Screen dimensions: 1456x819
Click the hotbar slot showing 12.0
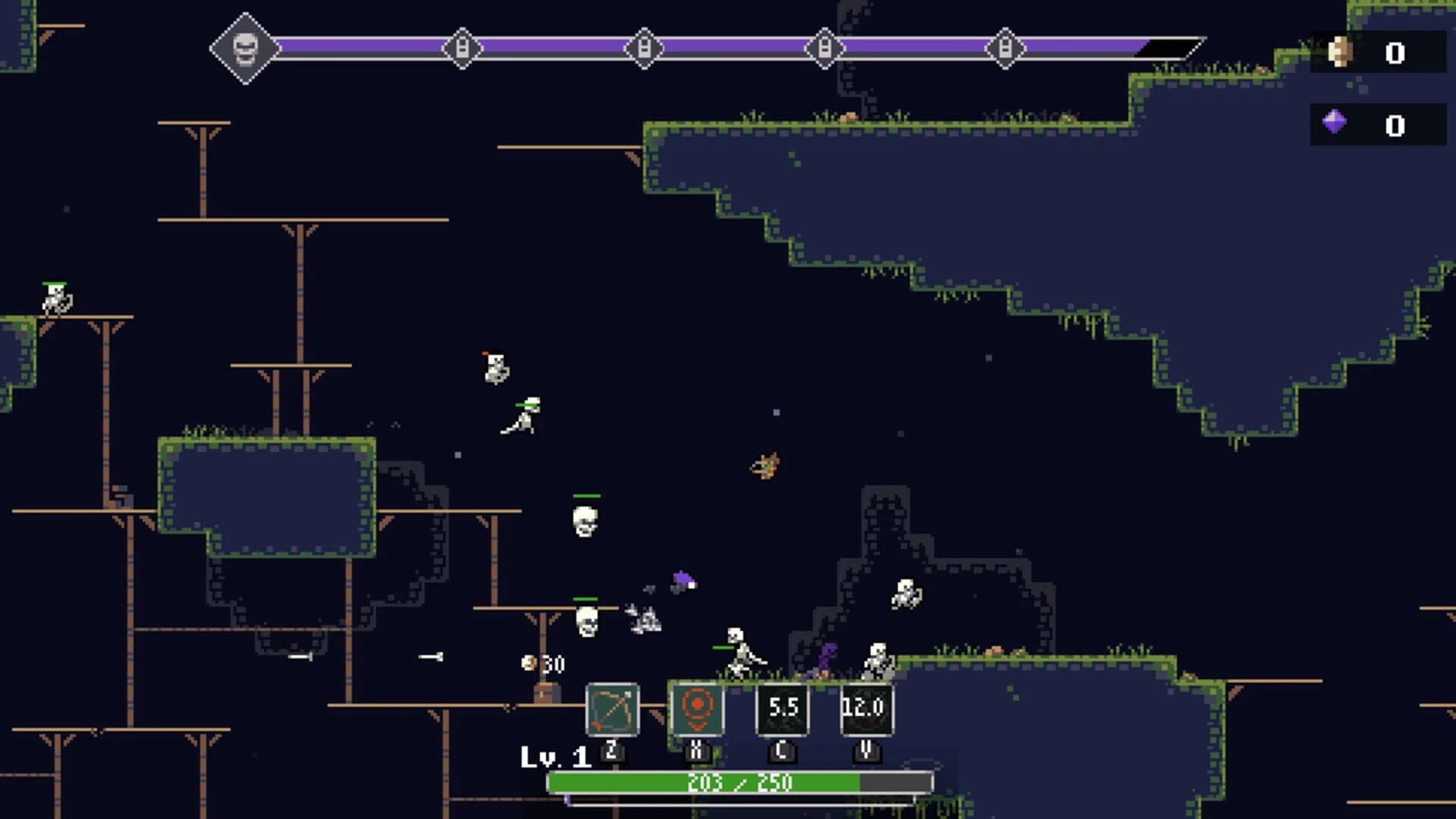(x=867, y=710)
